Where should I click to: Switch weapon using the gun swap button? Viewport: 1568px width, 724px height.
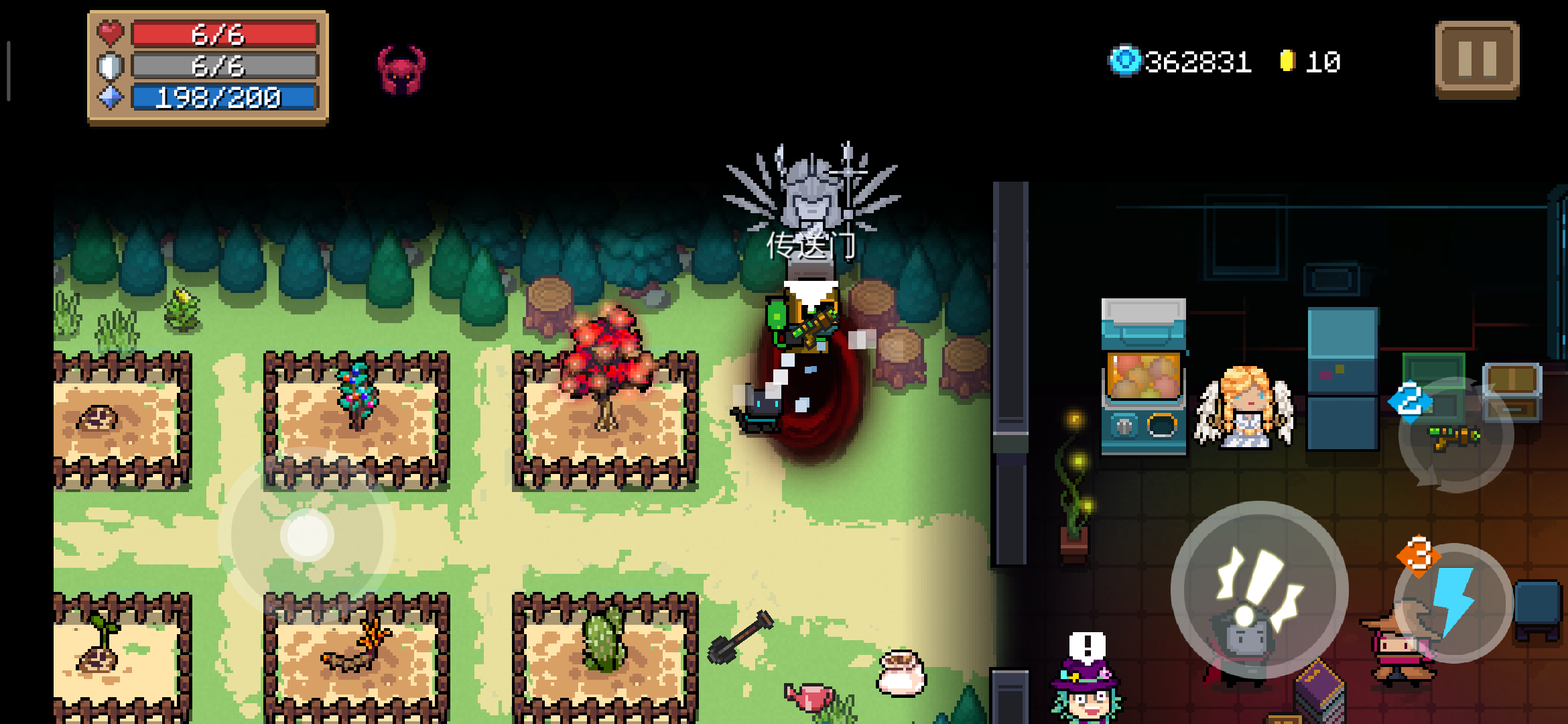pyautogui.click(x=1455, y=436)
